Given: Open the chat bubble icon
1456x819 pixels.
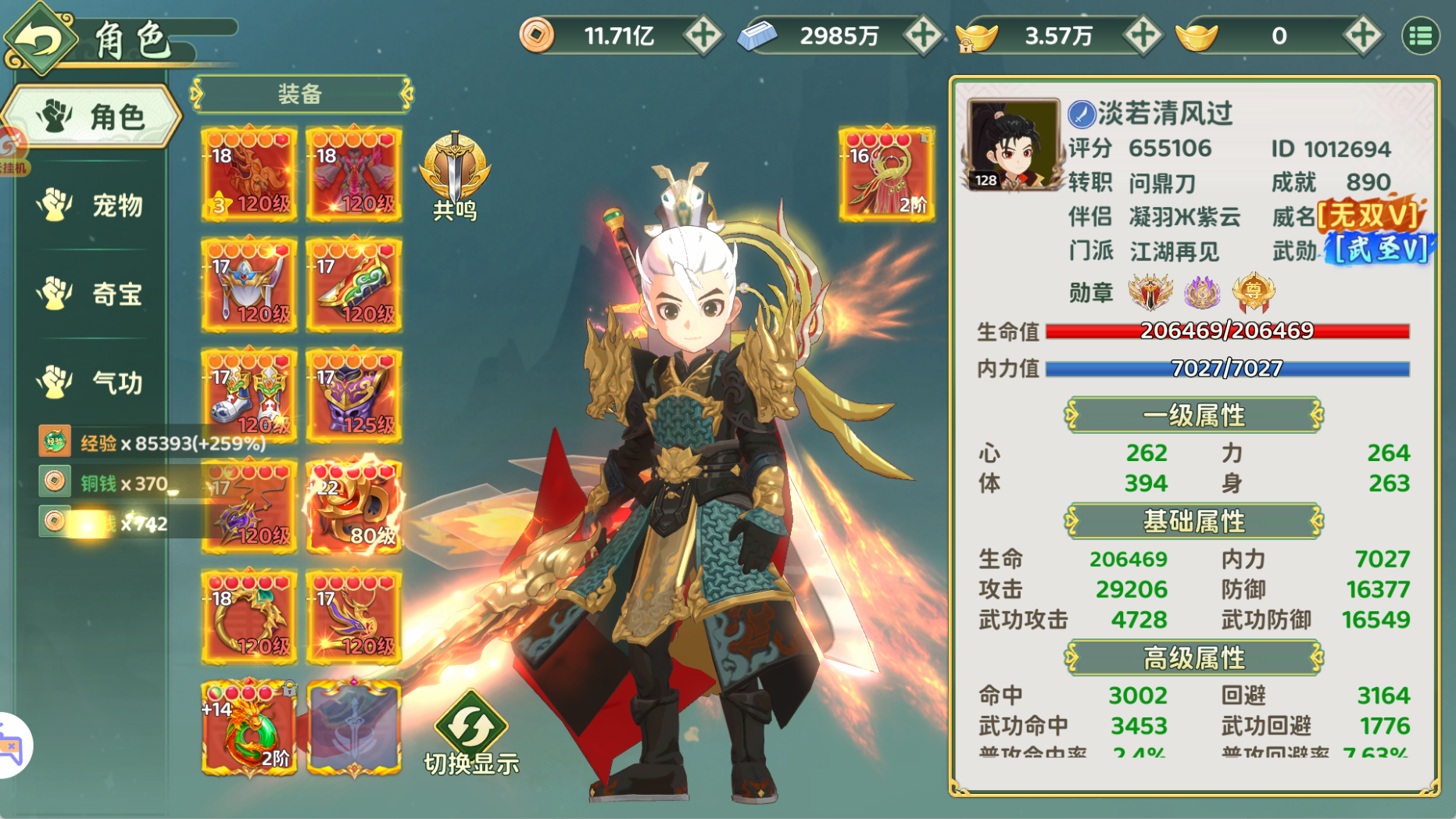Looking at the screenshot, I should [x=11, y=746].
